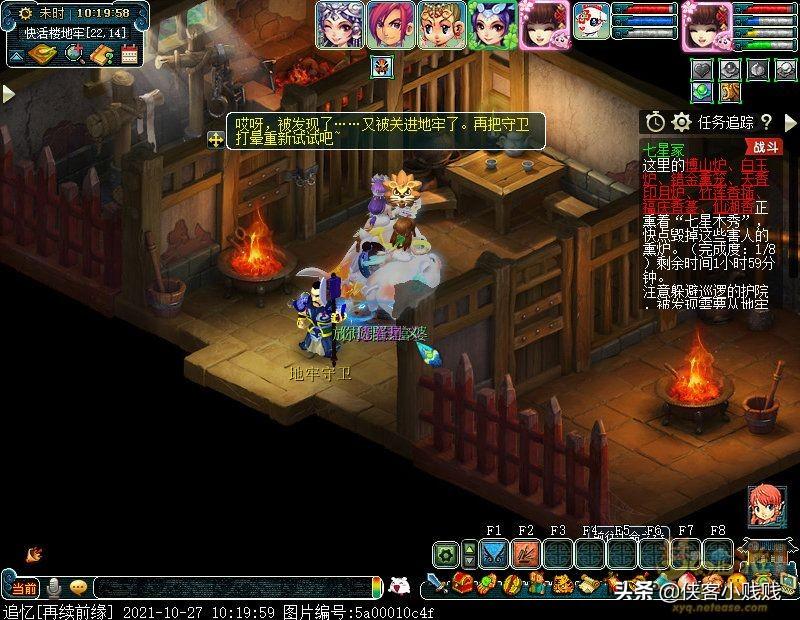
Task: Click the white pet portrait
Action: (x=591, y=21)
